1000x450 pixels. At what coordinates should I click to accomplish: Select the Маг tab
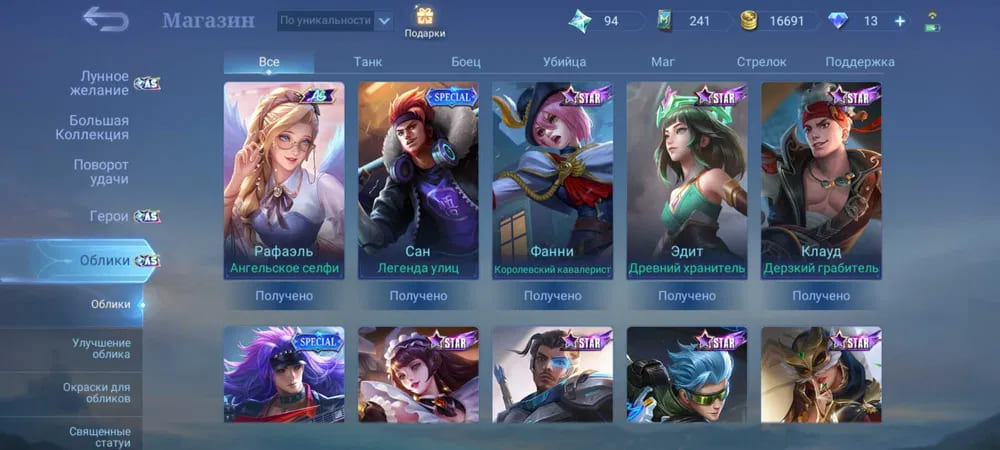(662, 62)
